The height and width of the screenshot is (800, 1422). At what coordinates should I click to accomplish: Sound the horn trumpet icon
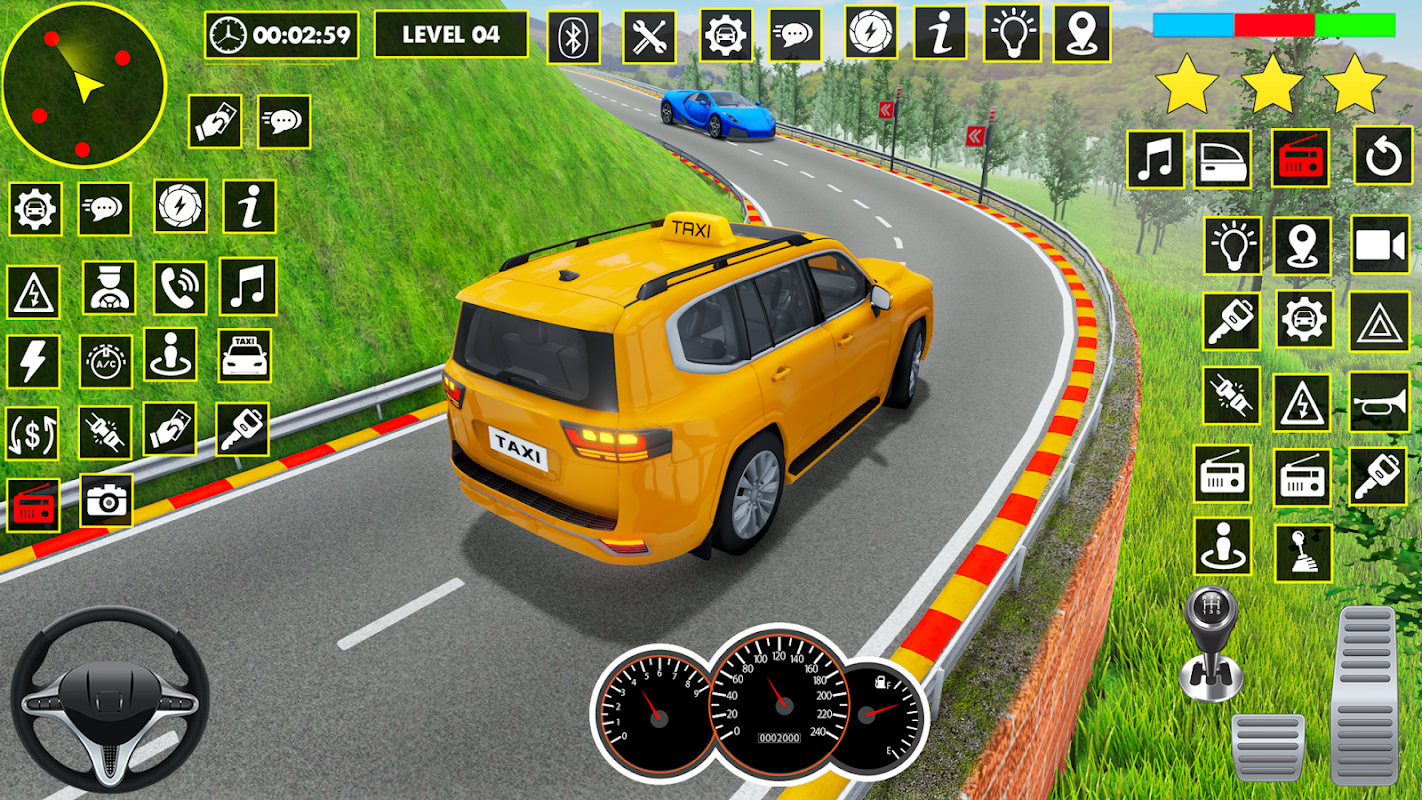(x=1379, y=402)
